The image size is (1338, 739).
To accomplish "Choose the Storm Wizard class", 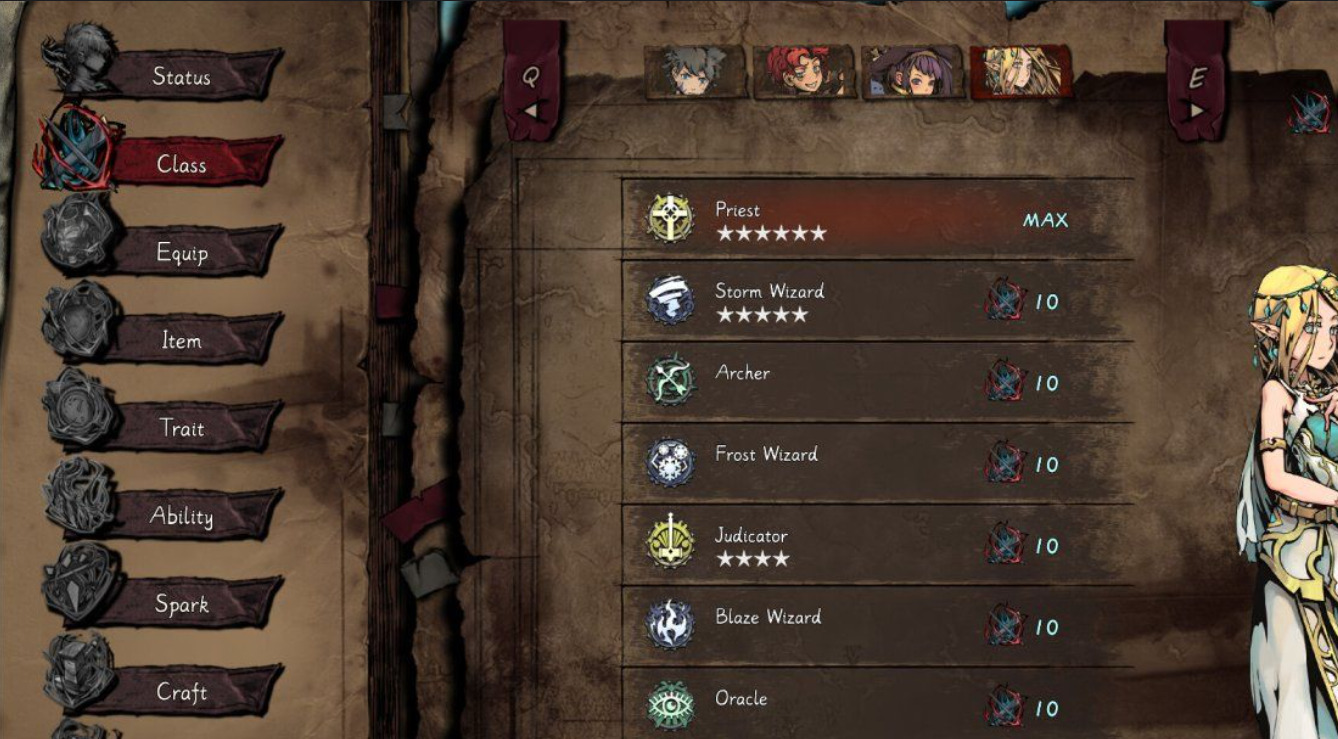I will coord(876,301).
